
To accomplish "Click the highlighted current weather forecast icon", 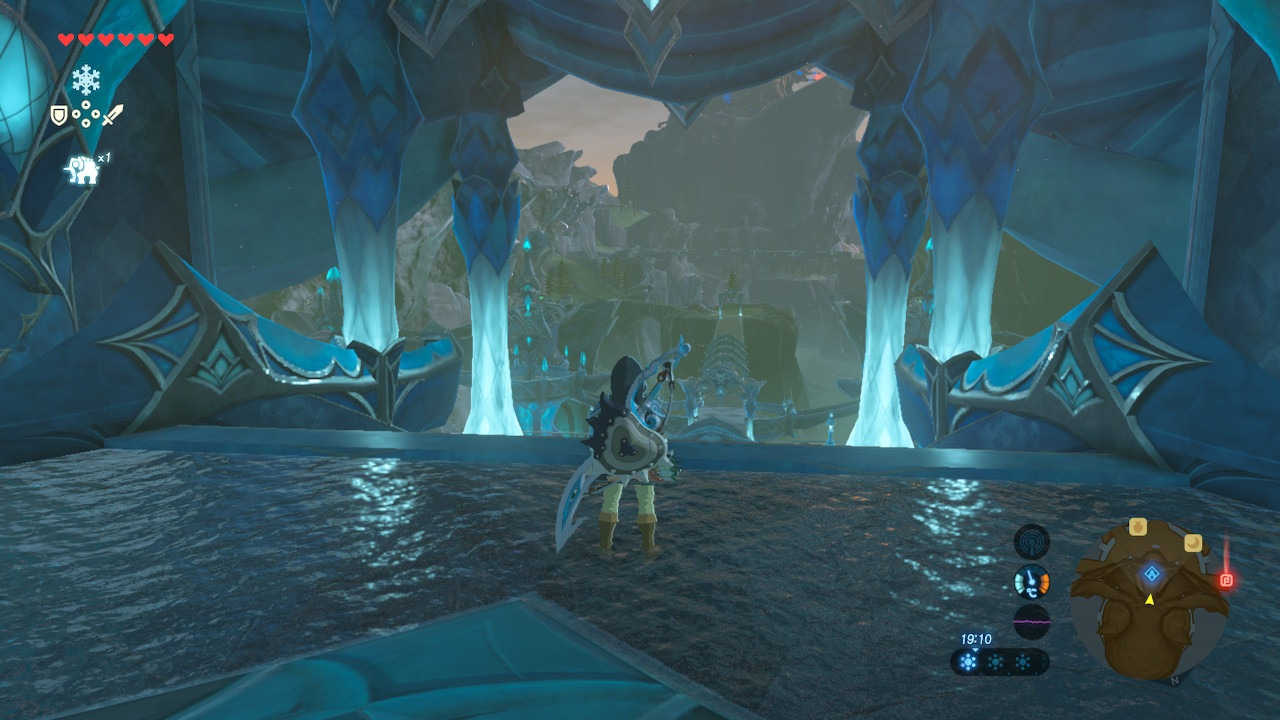I will coord(968,662).
